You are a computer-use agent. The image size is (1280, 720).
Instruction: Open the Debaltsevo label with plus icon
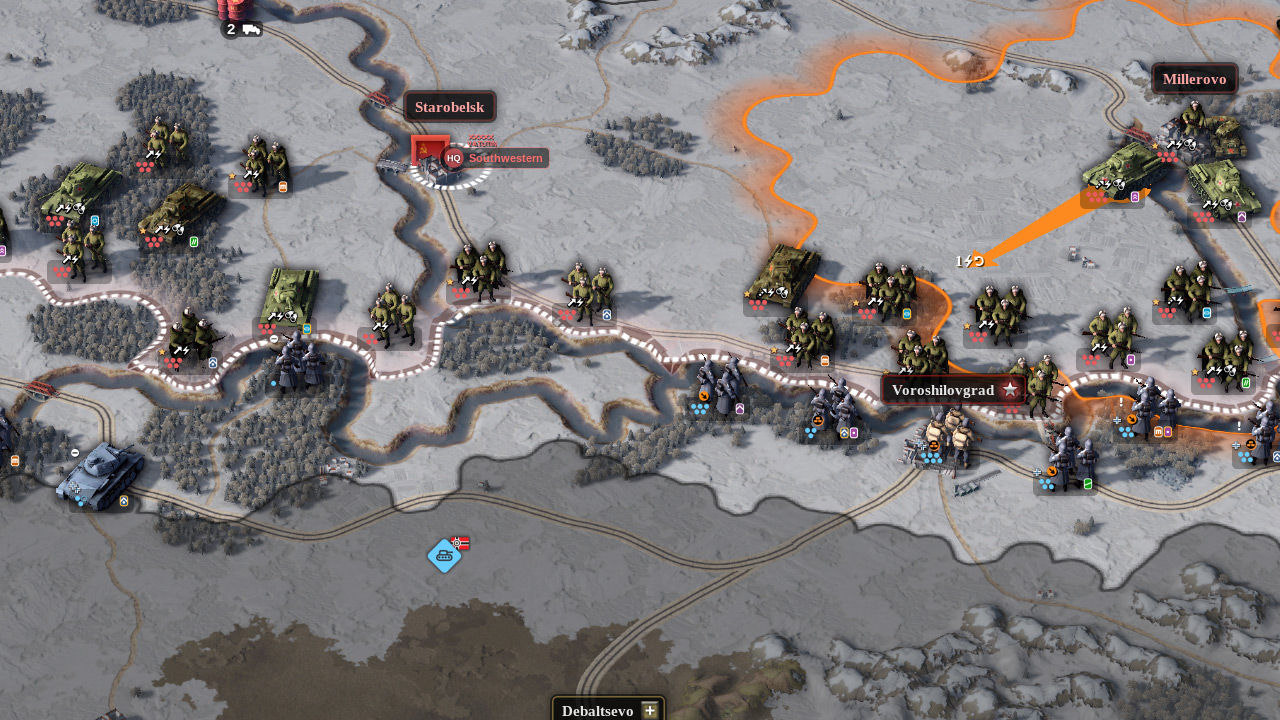608,710
